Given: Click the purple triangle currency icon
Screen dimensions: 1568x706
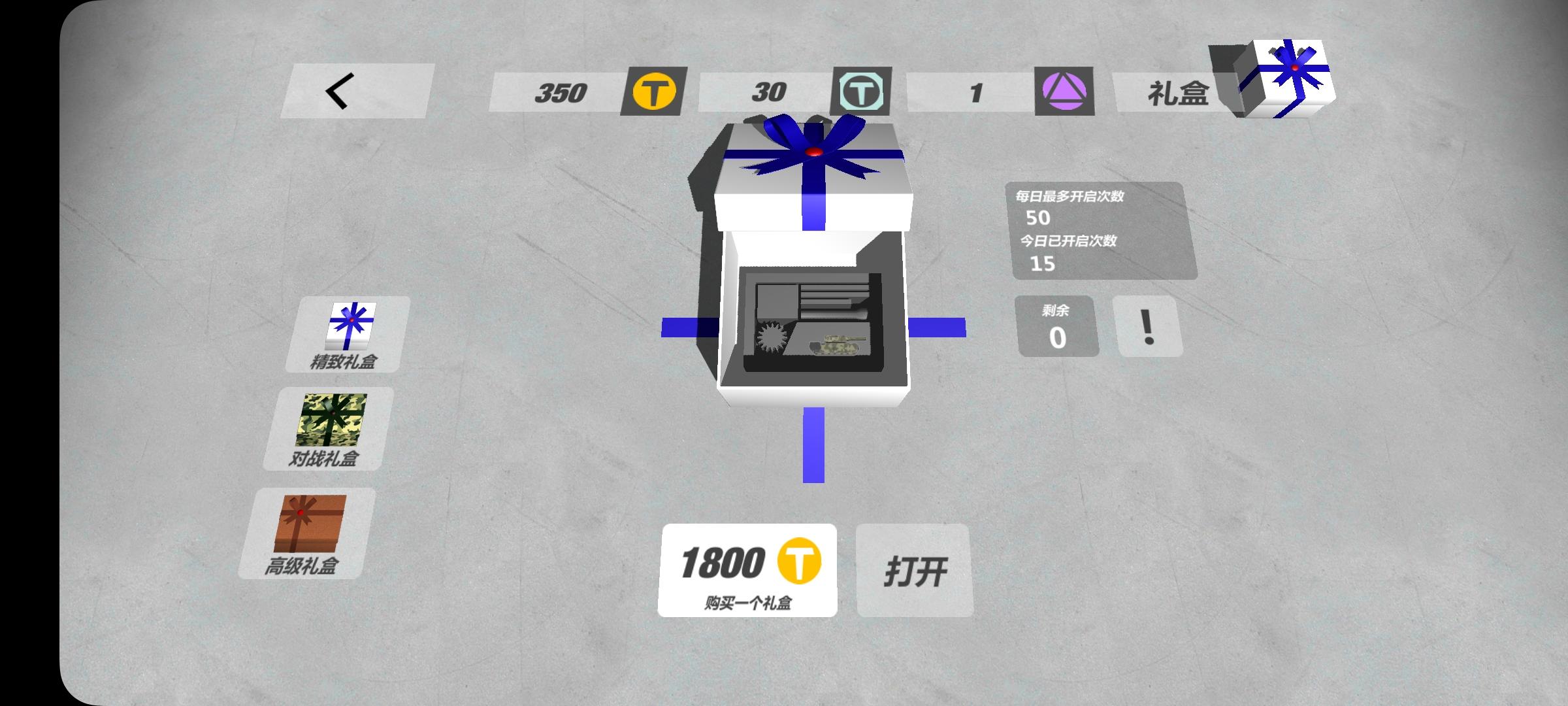Looking at the screenshot, I should [x=1063, y=92].
